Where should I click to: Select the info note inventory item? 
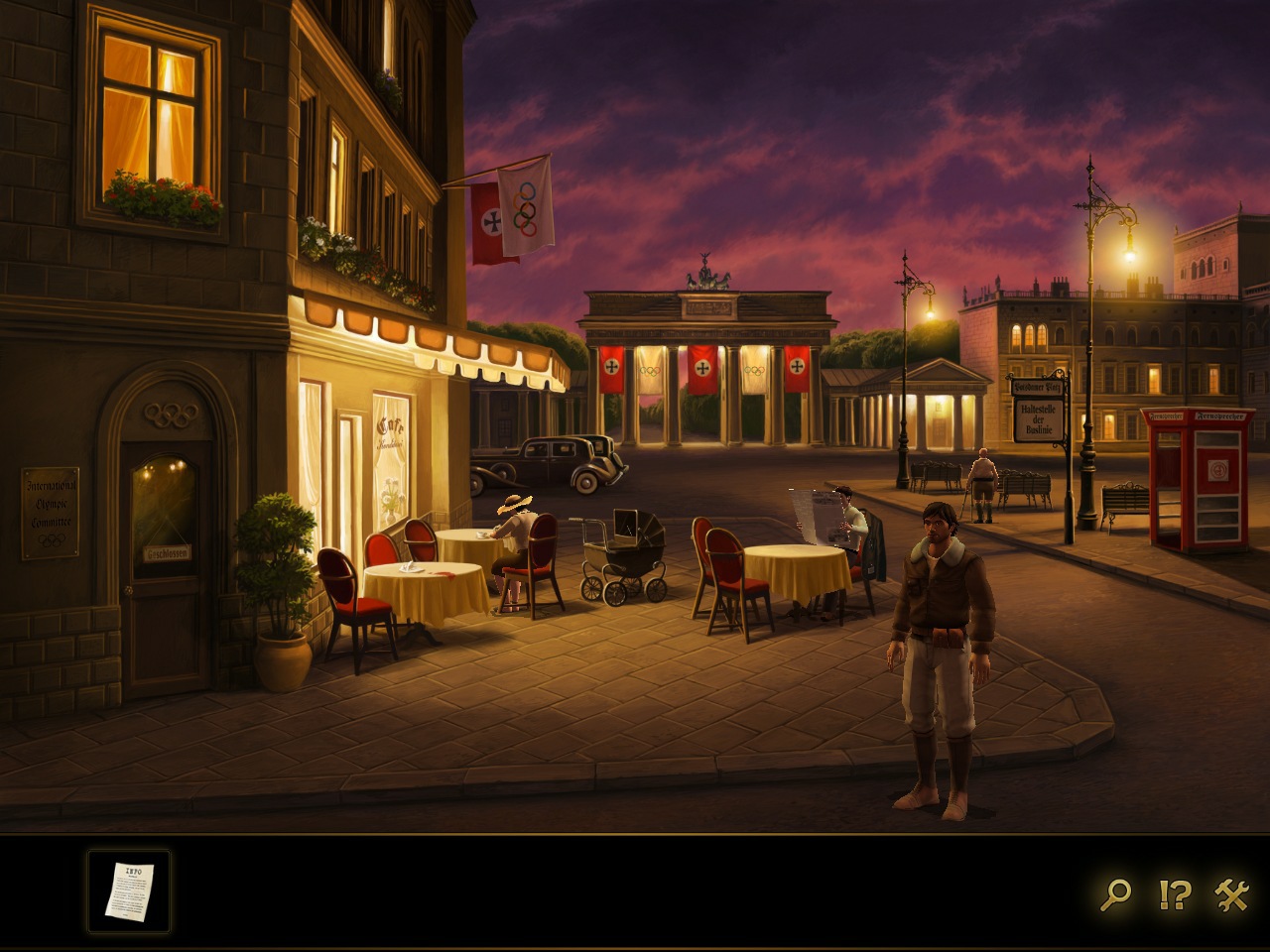129,891
